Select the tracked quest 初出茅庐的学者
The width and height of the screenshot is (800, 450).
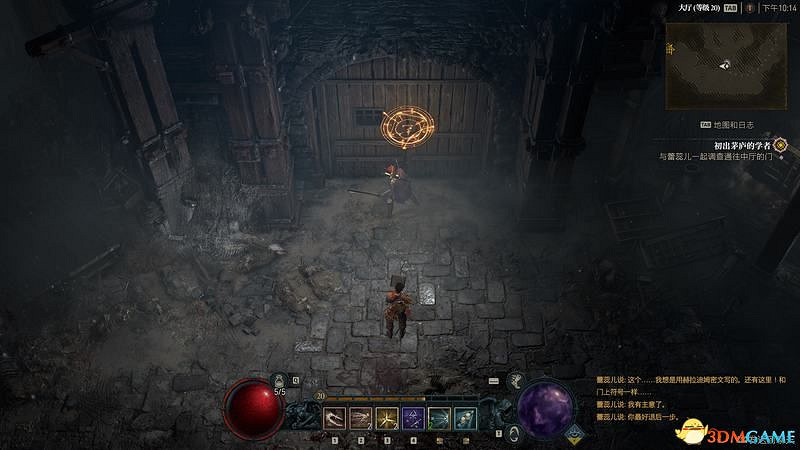[733, 145]
